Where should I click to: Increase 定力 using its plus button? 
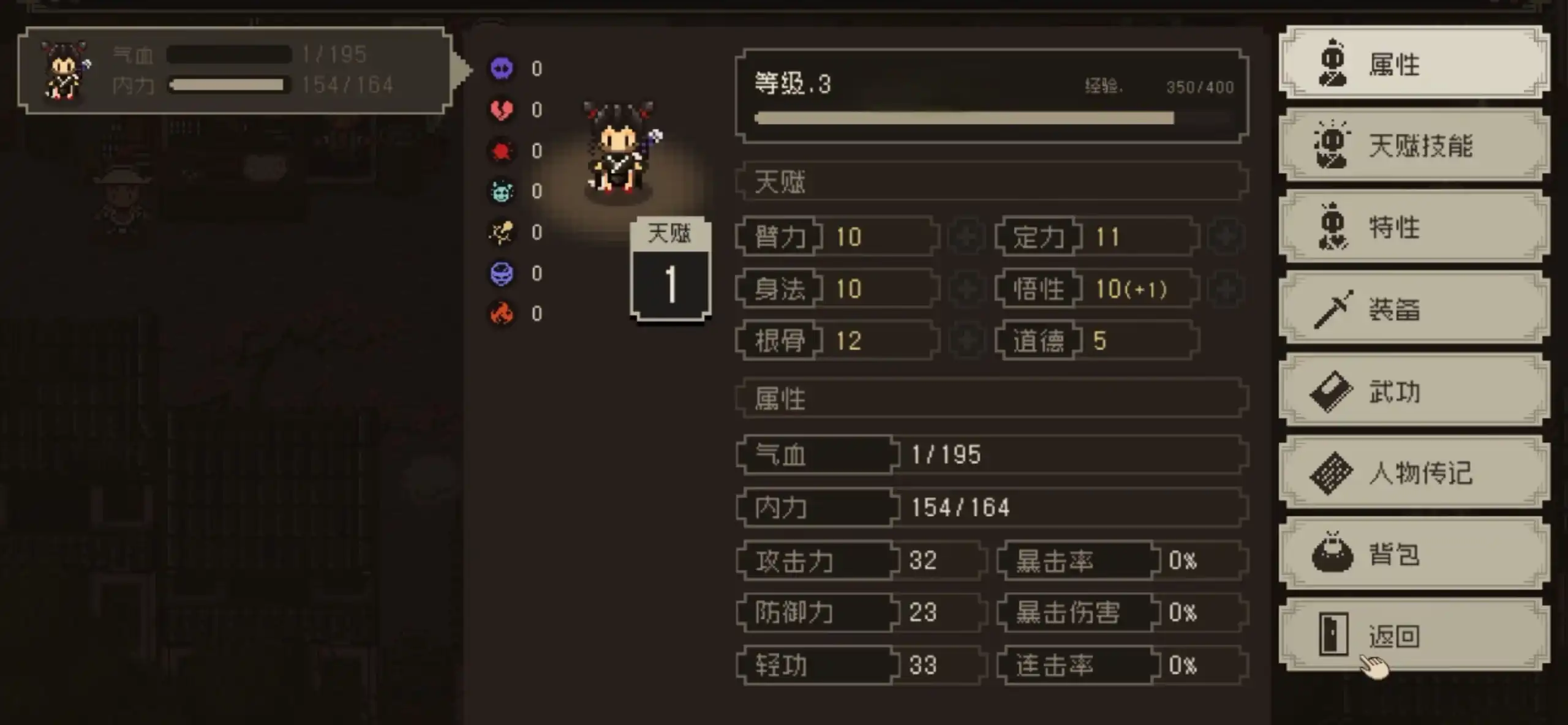click(x=1225, y=237)
